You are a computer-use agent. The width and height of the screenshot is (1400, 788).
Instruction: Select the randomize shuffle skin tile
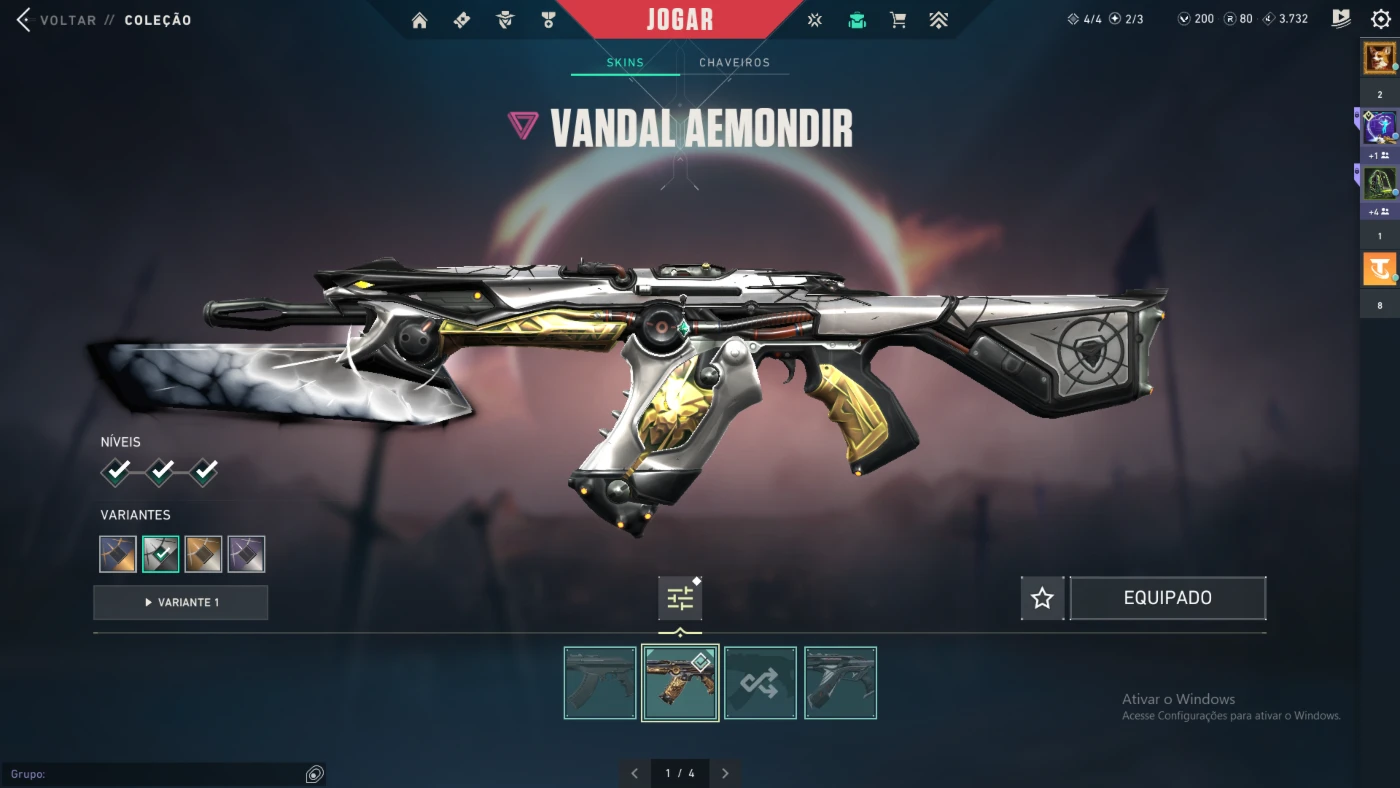[x=760, y=683]
